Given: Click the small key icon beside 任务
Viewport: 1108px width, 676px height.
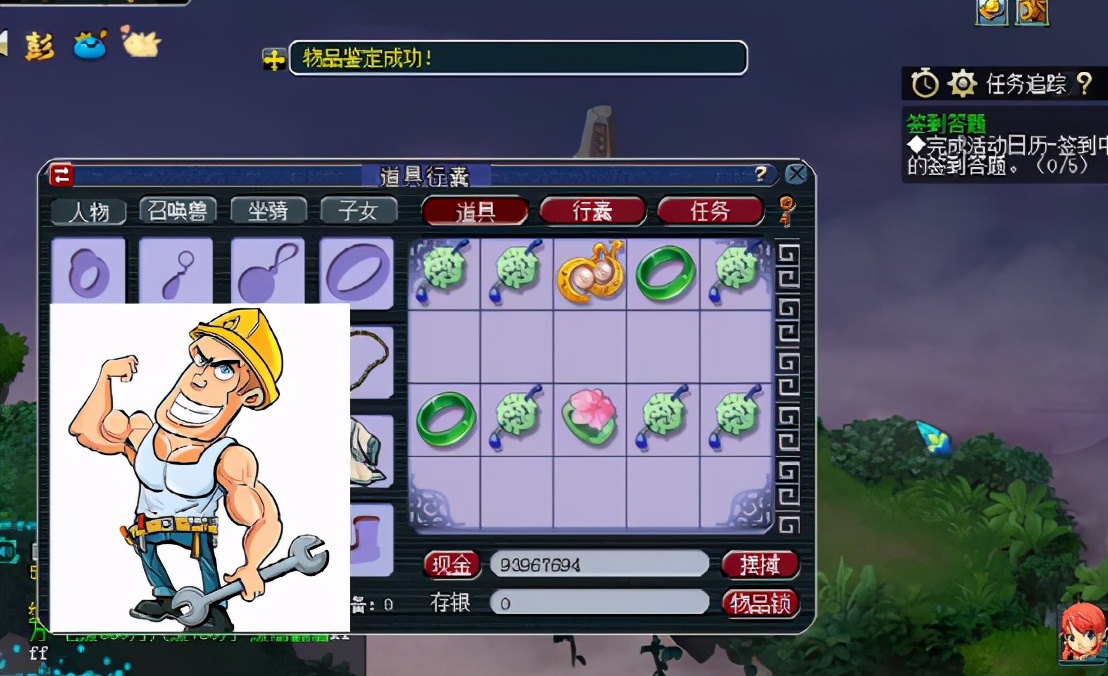Looking at the screenshot, I should 786,211.
